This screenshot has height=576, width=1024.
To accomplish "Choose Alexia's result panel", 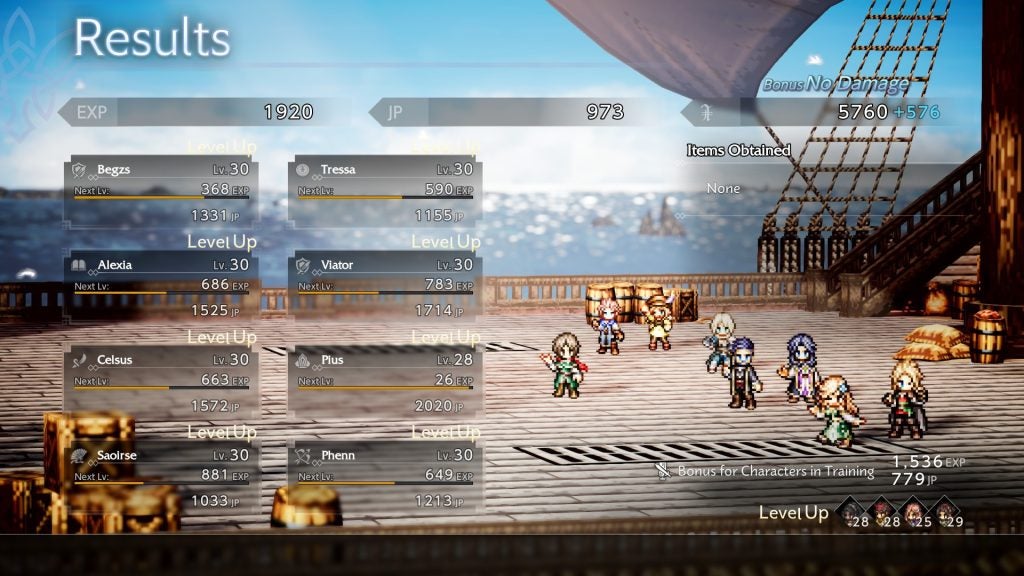I will [x=162, y=285].
